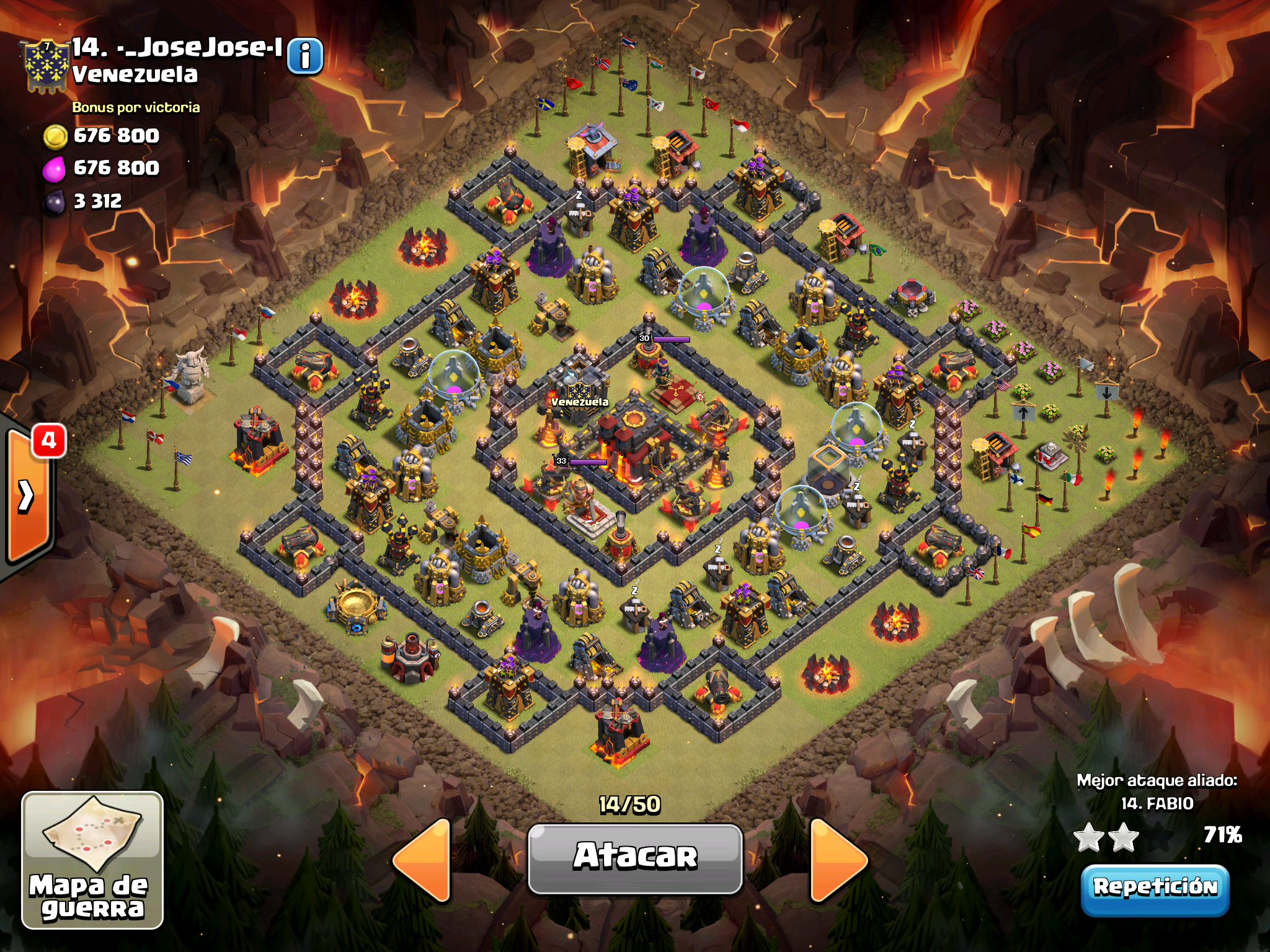The width and height of the screenshot is (1270, 952).
Task: Start the attack with the Atacar button
Action: (x=635, y=858)
